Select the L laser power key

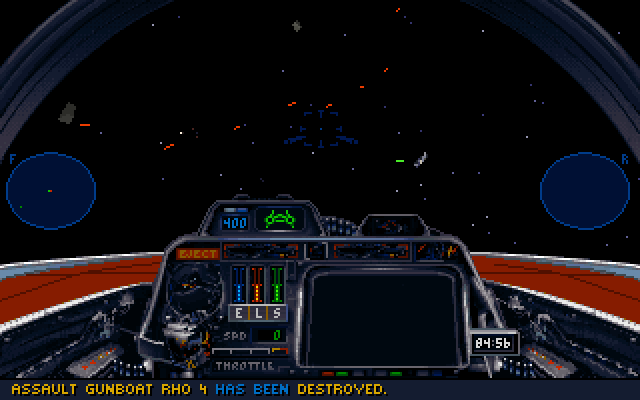[x=257, y=312]
